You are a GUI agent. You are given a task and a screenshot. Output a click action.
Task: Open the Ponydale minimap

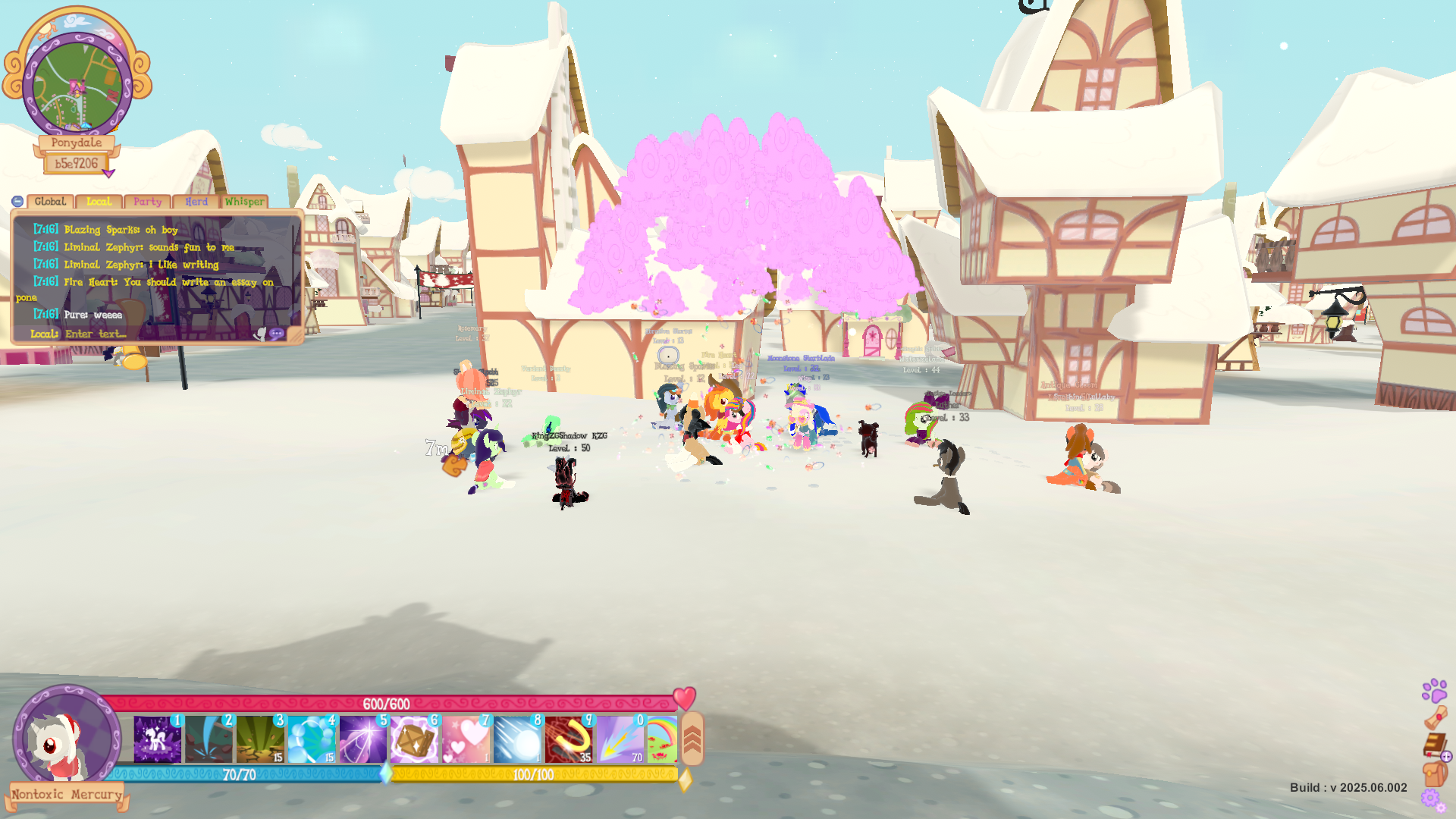(77, 83)
